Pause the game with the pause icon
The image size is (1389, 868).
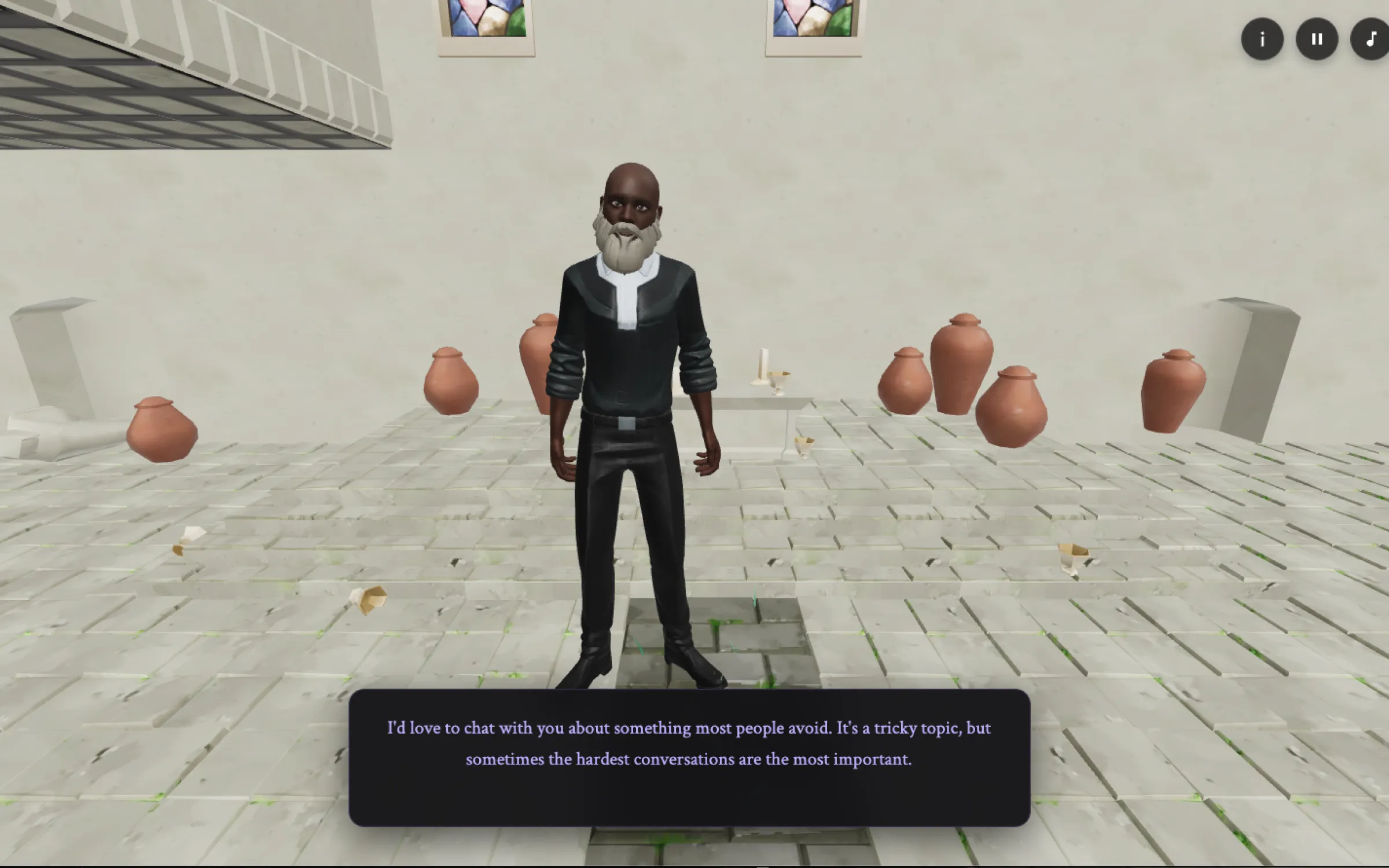[x=1317, y=39]
